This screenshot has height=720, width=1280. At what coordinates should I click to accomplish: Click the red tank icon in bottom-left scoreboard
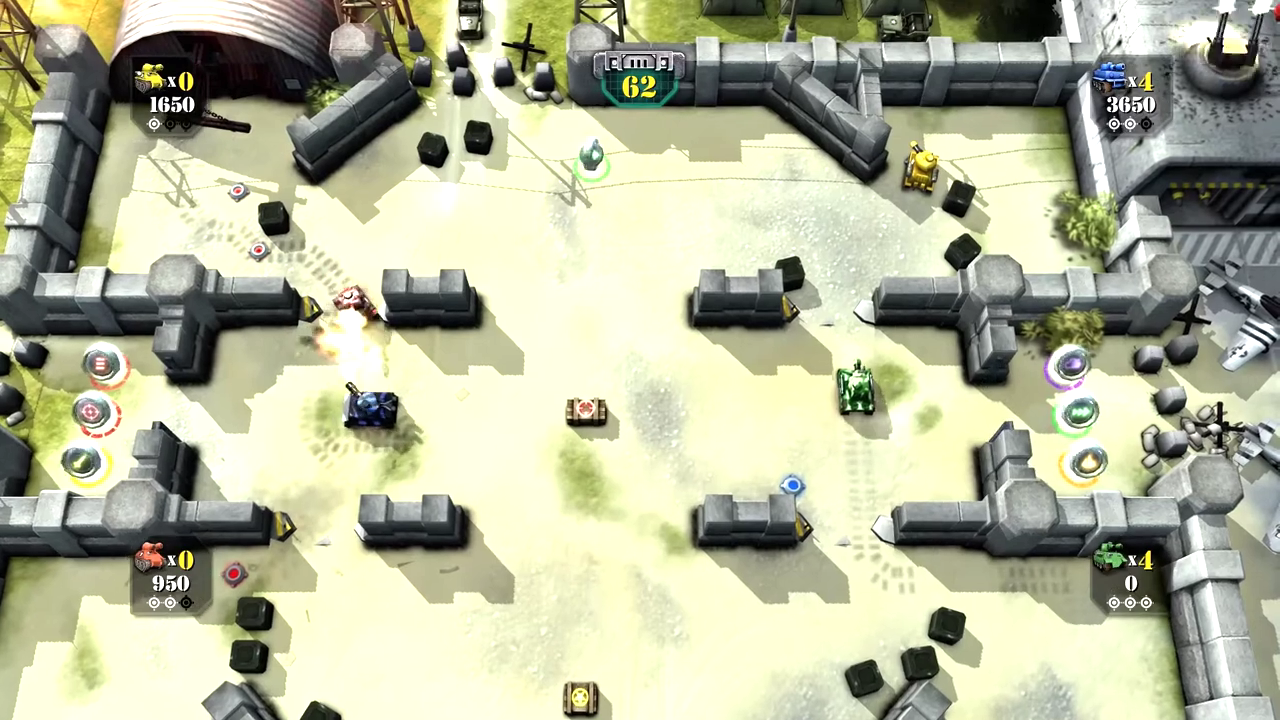tap(152, 557)
